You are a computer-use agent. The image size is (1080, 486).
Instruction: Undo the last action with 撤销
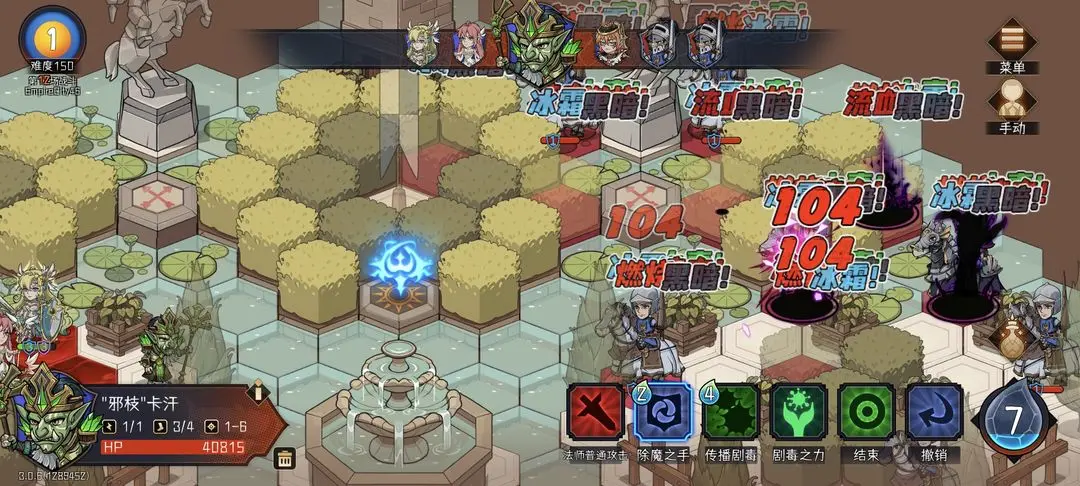[x=934, y=411]
